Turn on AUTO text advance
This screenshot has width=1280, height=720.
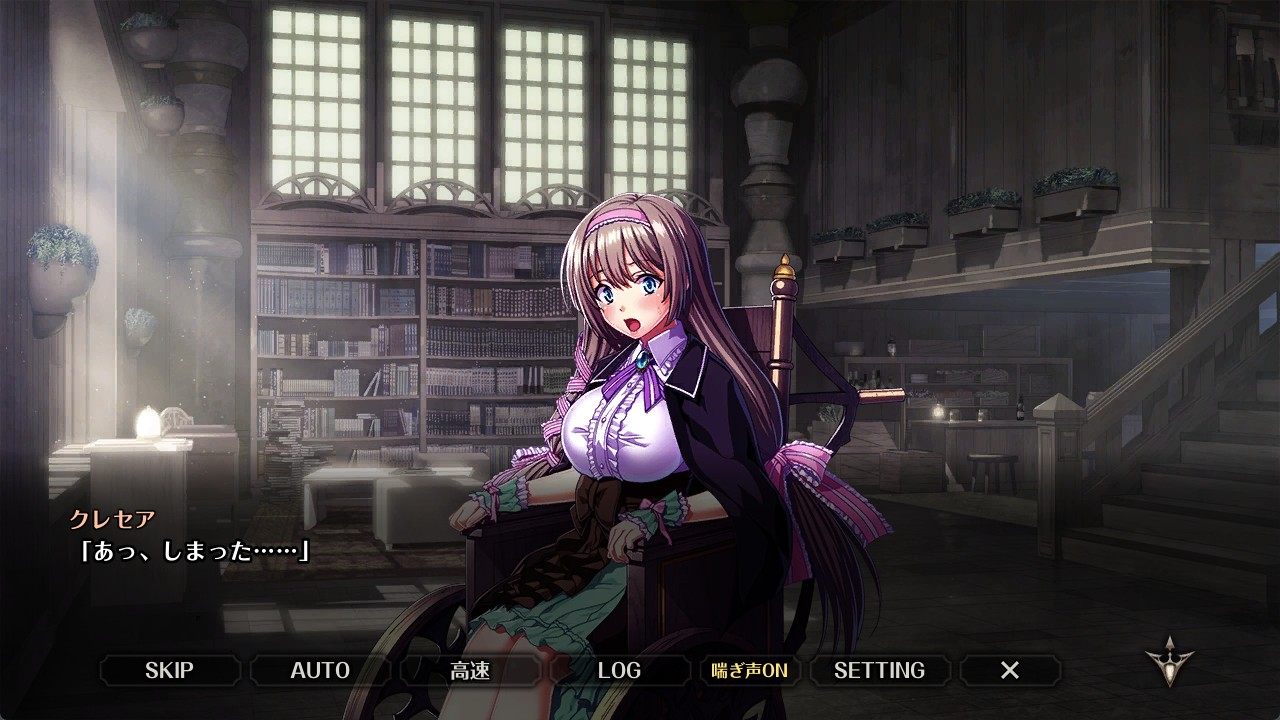click(320, 670)
